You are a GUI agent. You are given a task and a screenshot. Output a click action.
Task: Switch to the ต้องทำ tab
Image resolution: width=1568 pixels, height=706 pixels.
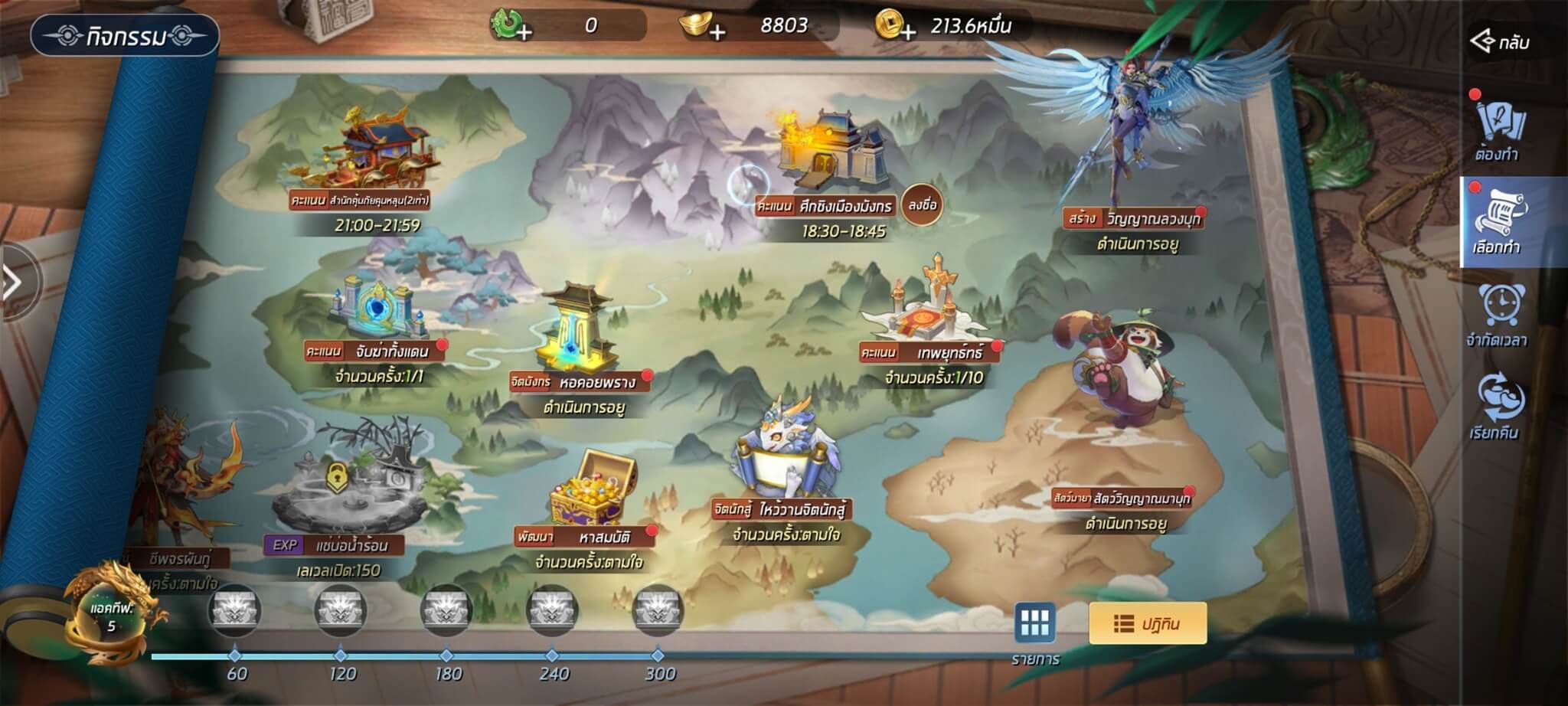tap(1498, 129)
